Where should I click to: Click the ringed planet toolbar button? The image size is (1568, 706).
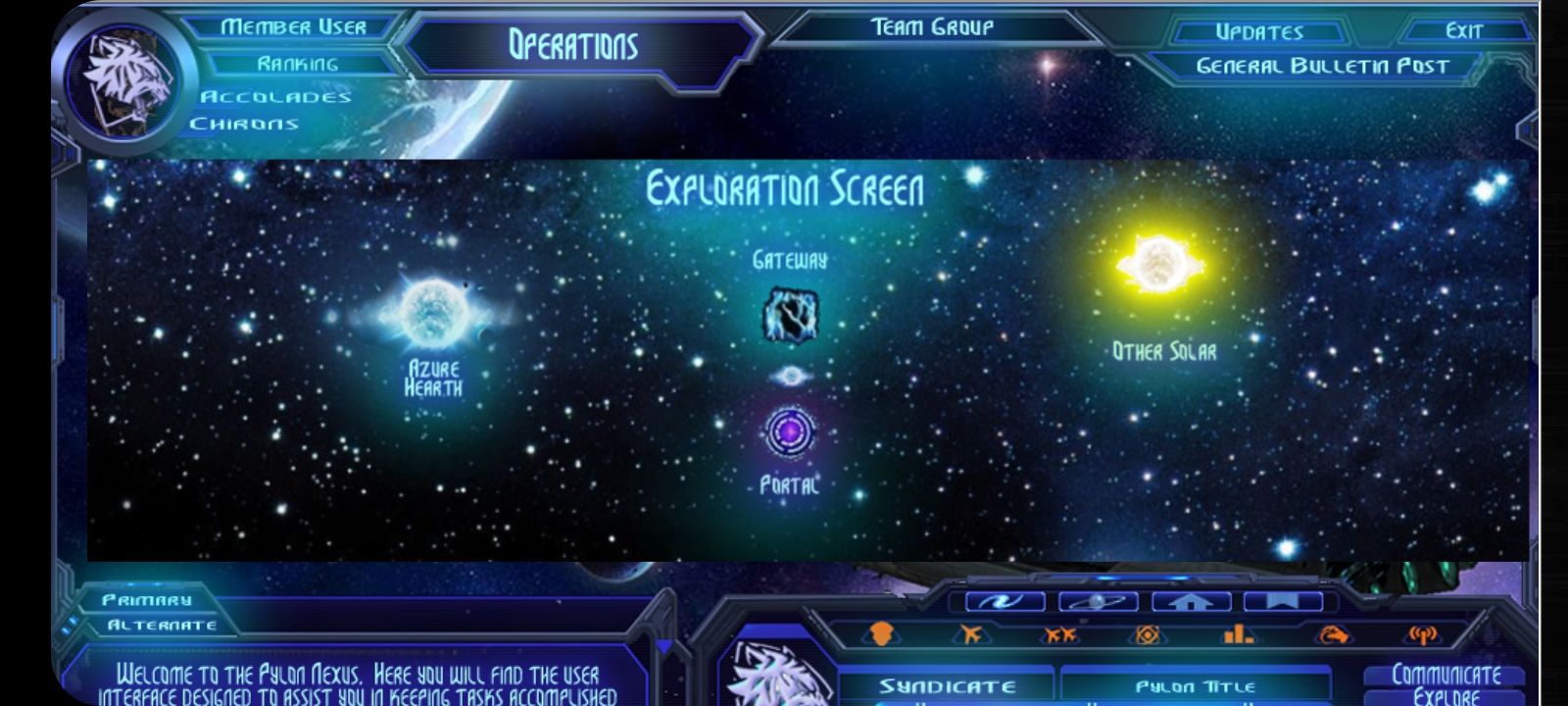(x=1098, y=601)
